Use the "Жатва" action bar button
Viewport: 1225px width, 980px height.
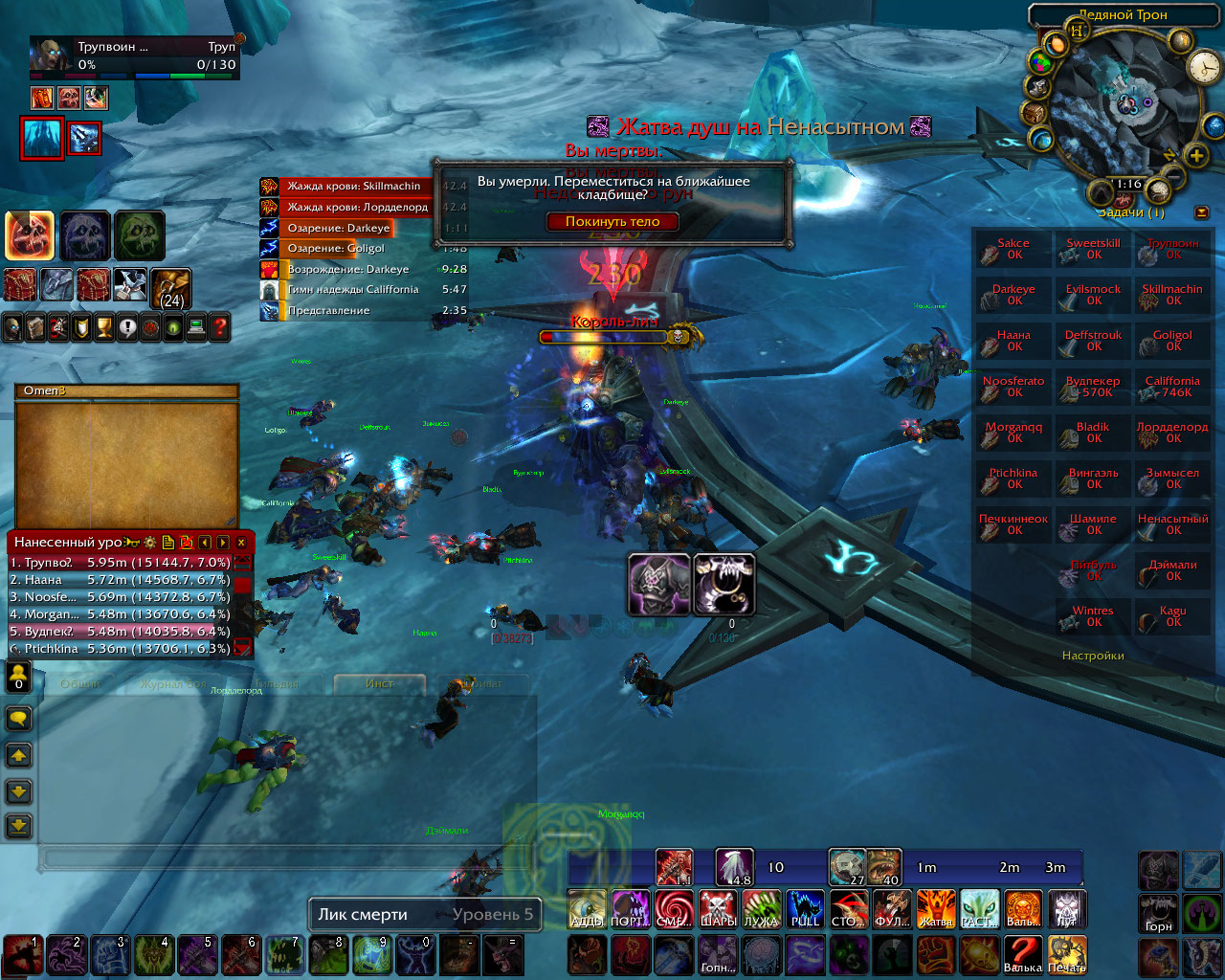(x=935, y=908)
